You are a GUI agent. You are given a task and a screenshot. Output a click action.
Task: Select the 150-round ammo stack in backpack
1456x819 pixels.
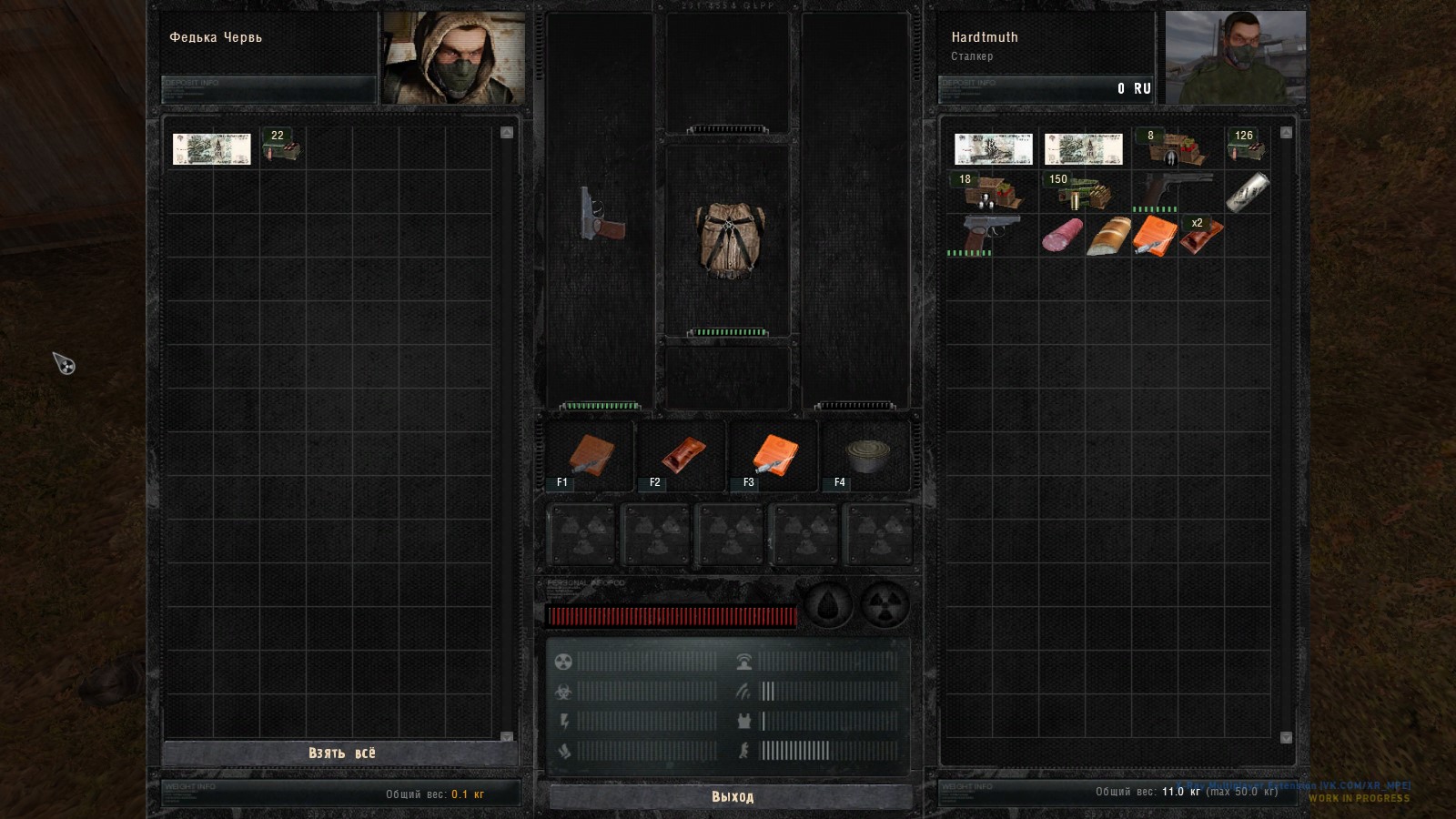(1083, 193)
